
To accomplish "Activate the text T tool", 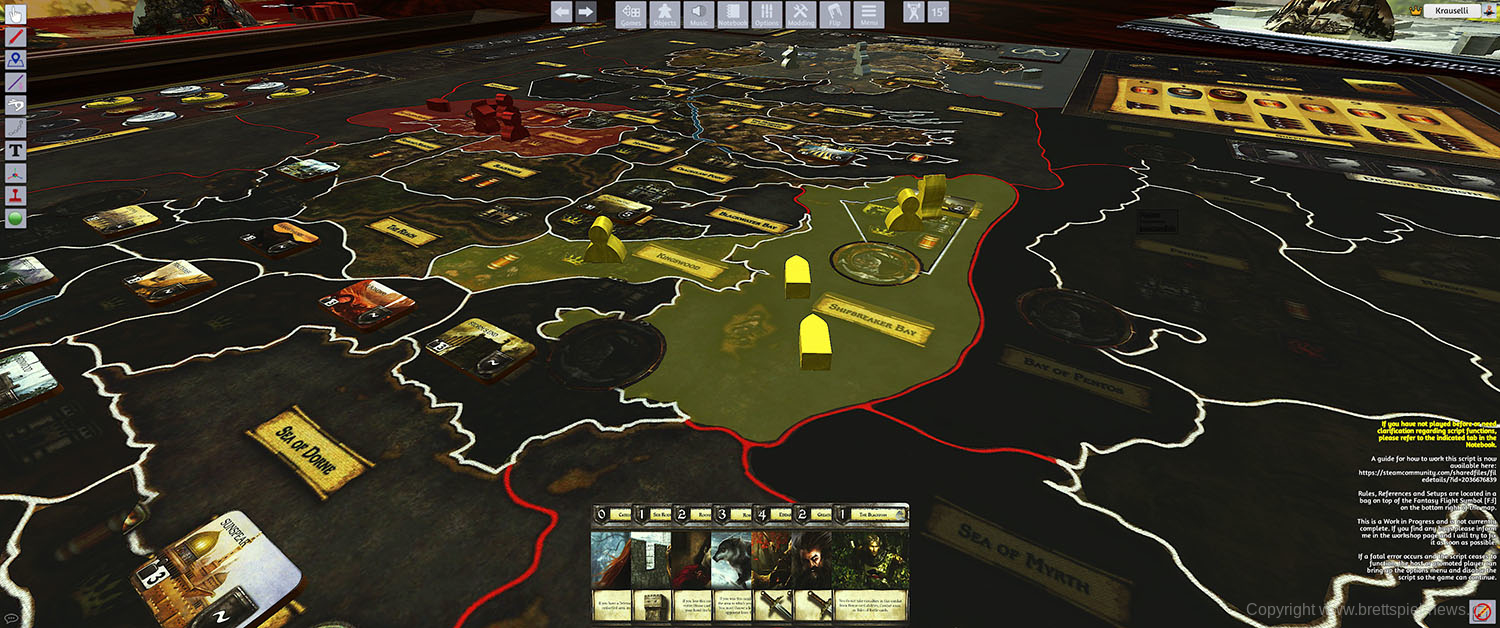I will (16, 151).
